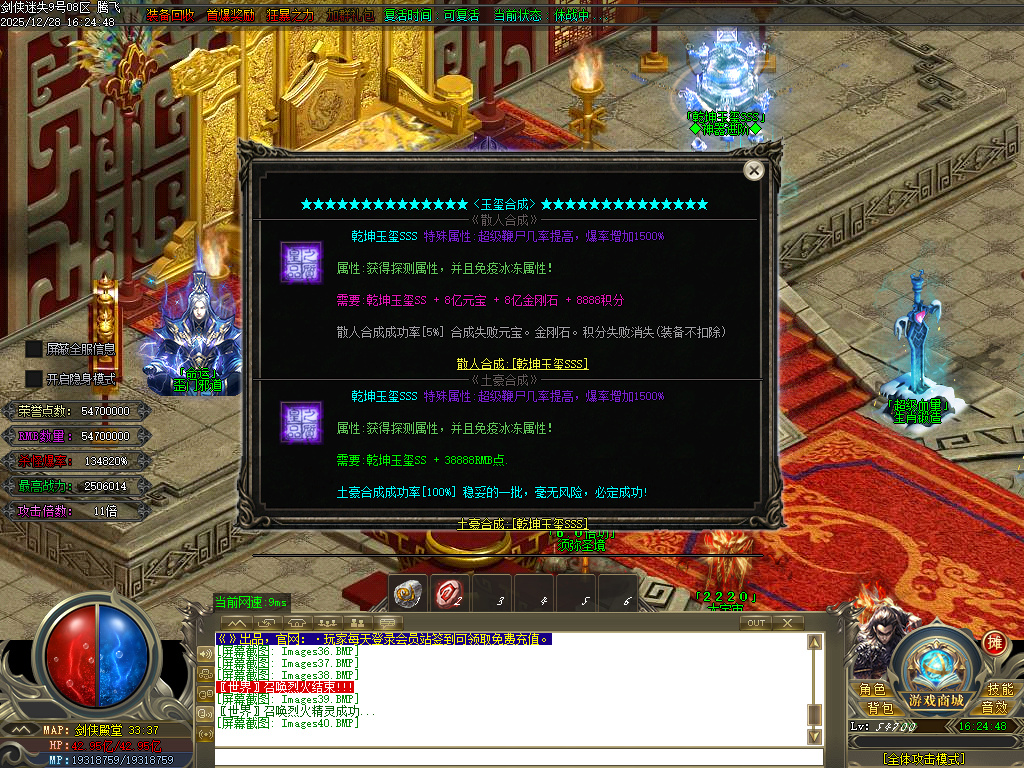1024x768 pixels.
Task: Switch the 全体攻击模式 attack mode
Action: [924, 760]
